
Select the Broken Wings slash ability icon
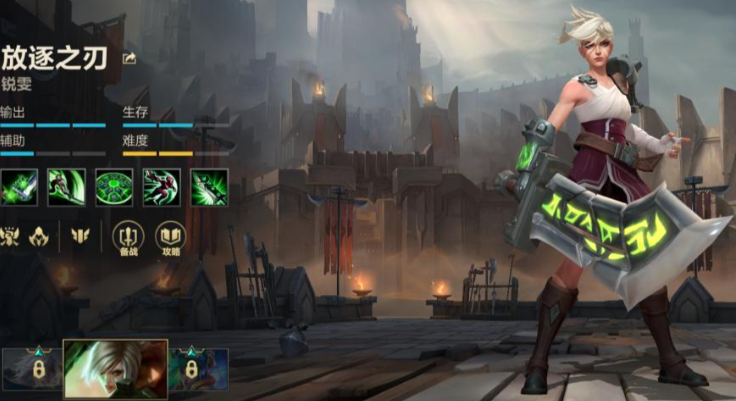click(x=66, y=187)
